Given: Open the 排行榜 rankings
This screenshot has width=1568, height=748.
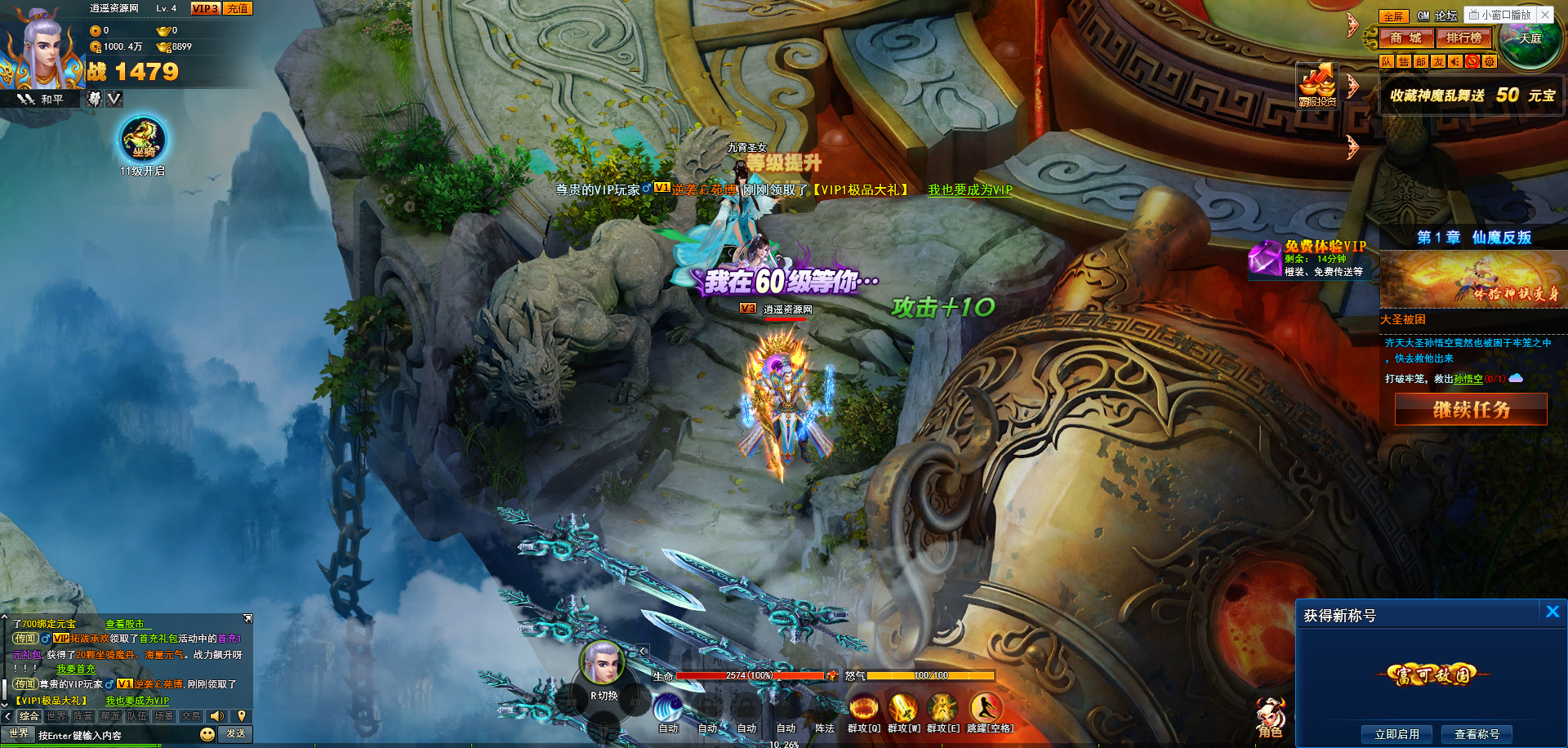Looking at the screenshot, I should [x=1463, y=38].
